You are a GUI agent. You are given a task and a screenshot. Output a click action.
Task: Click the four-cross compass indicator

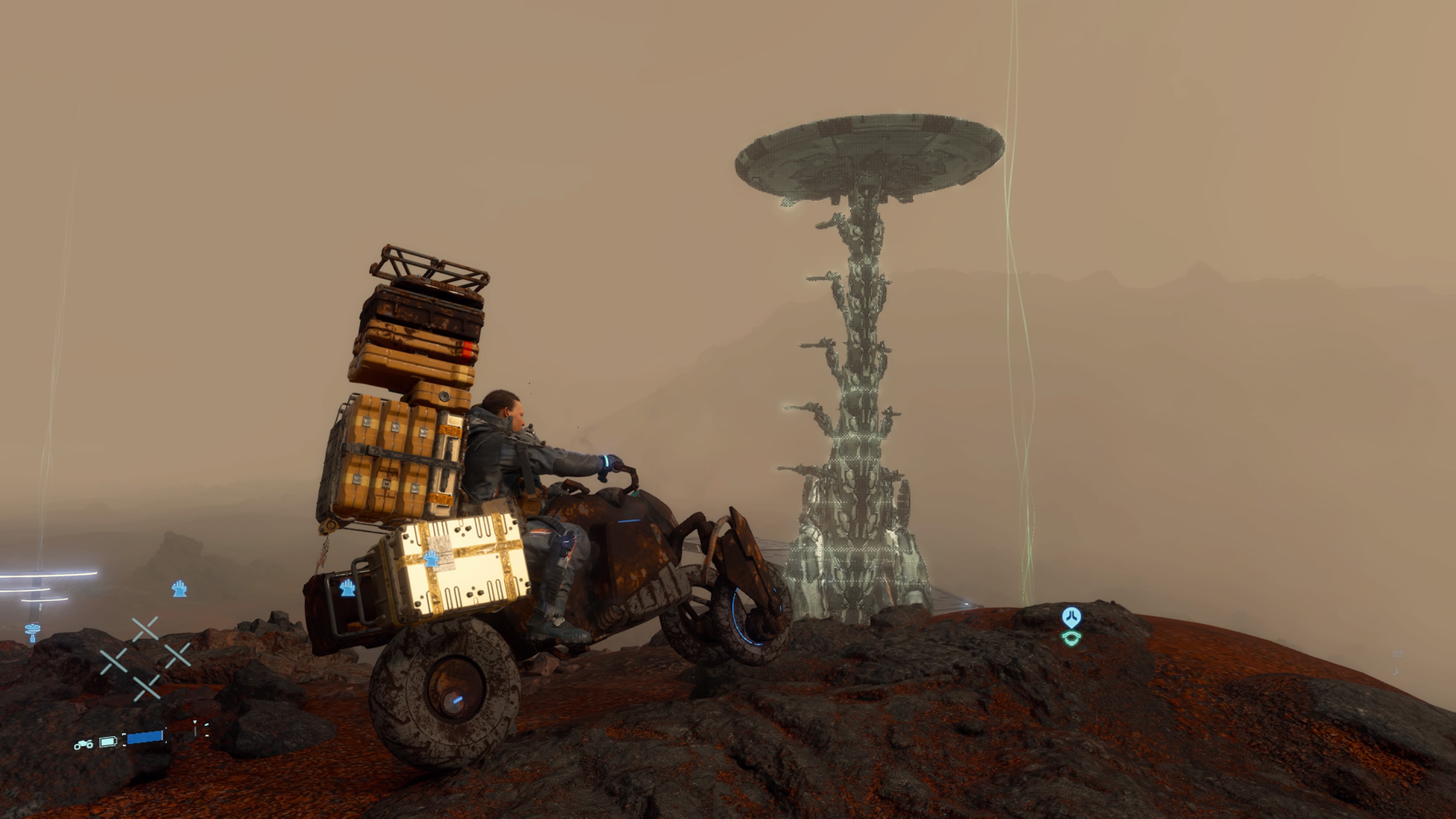click(145, 659)
